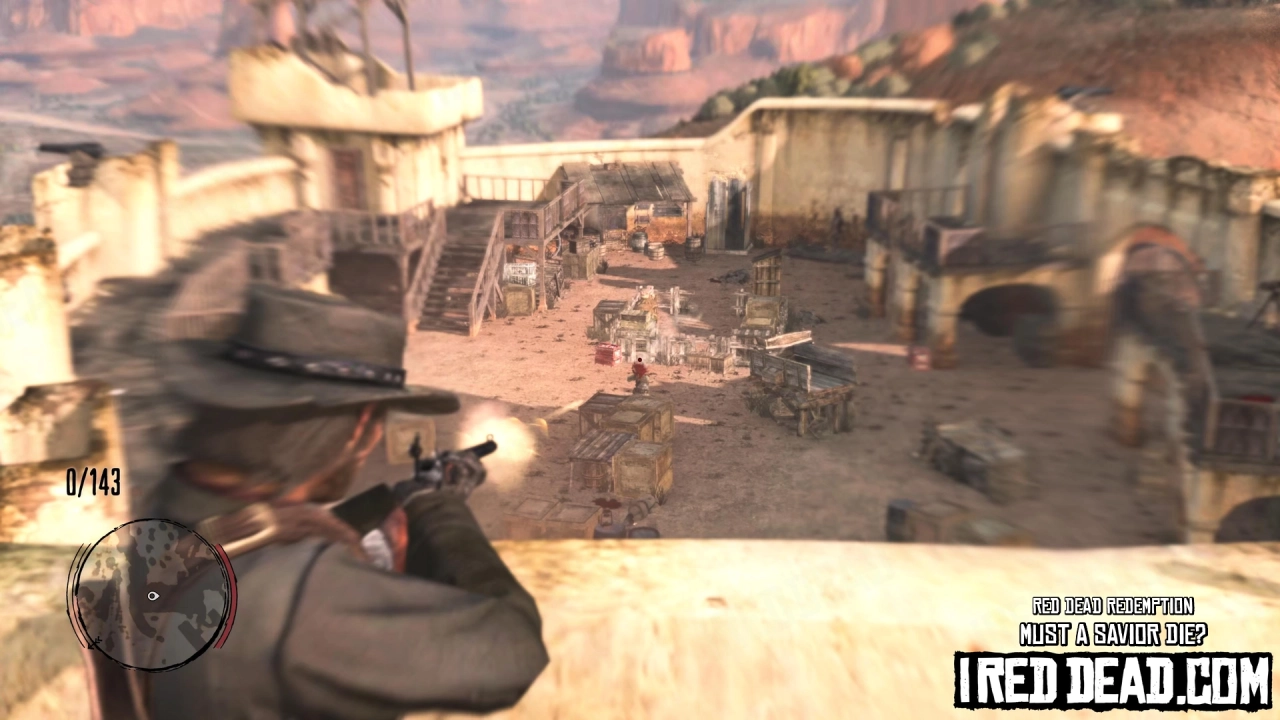Viewport: 1280px width, 720px height.
Task: Click the north indicator on the minimap edge
Action: (x=93, y=644)
